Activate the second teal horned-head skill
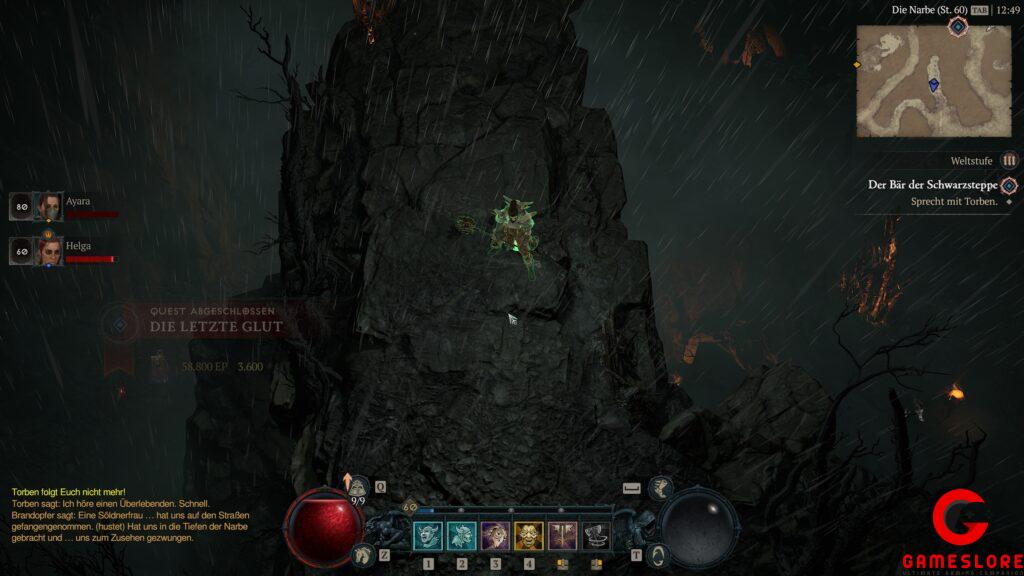 pos(461,536)
